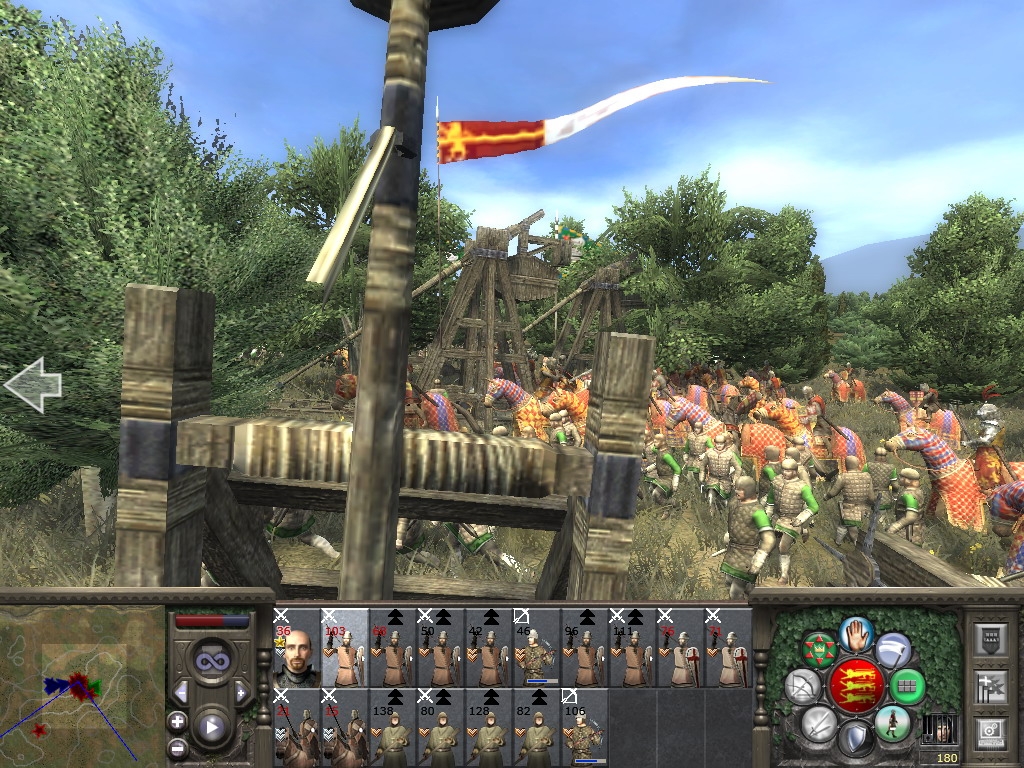Toggle the crossed swords melee icon
The height and width of the screenshot is (768, 1024).
point(819,722)
